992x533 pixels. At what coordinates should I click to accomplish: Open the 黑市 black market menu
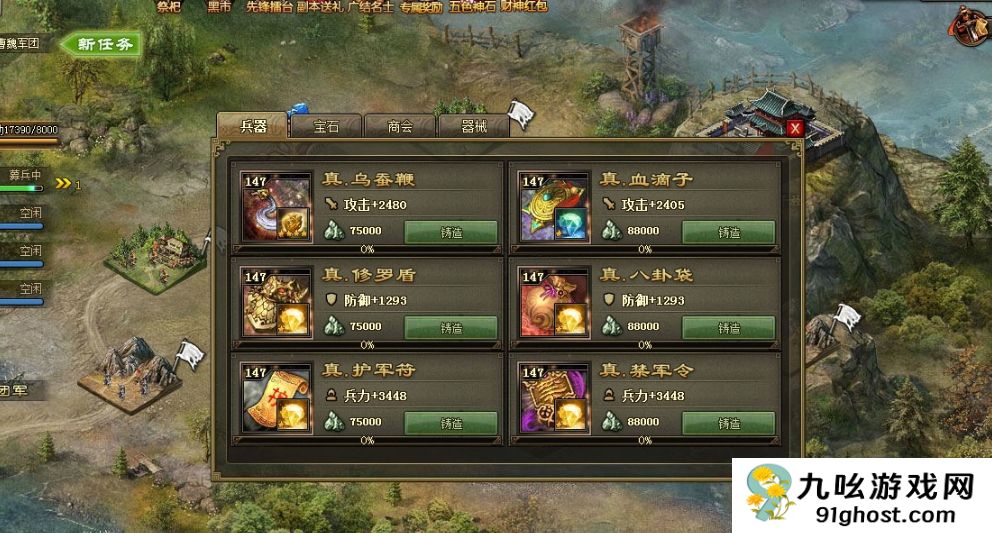click(x=219, y=6)
